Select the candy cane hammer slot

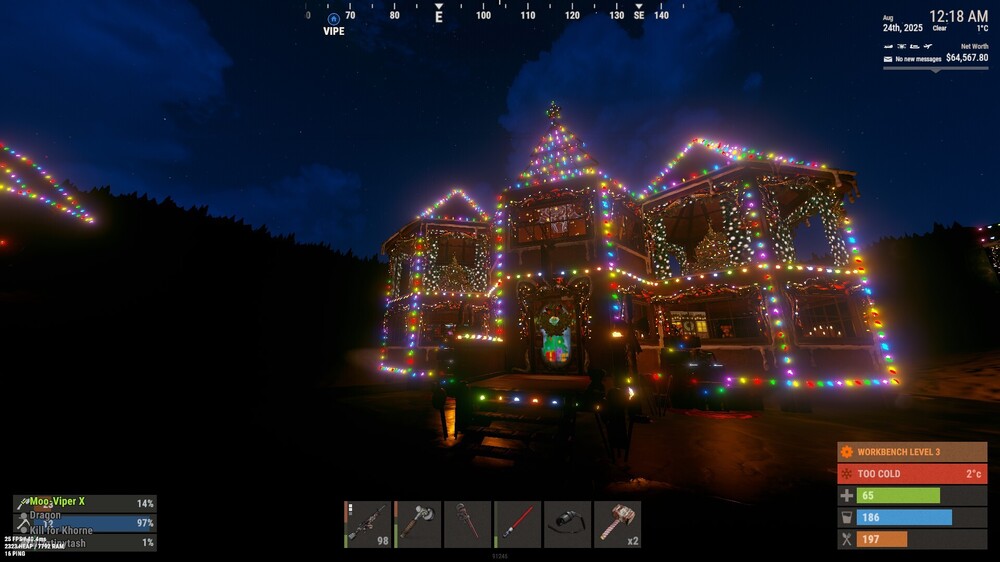click(618, 524)
